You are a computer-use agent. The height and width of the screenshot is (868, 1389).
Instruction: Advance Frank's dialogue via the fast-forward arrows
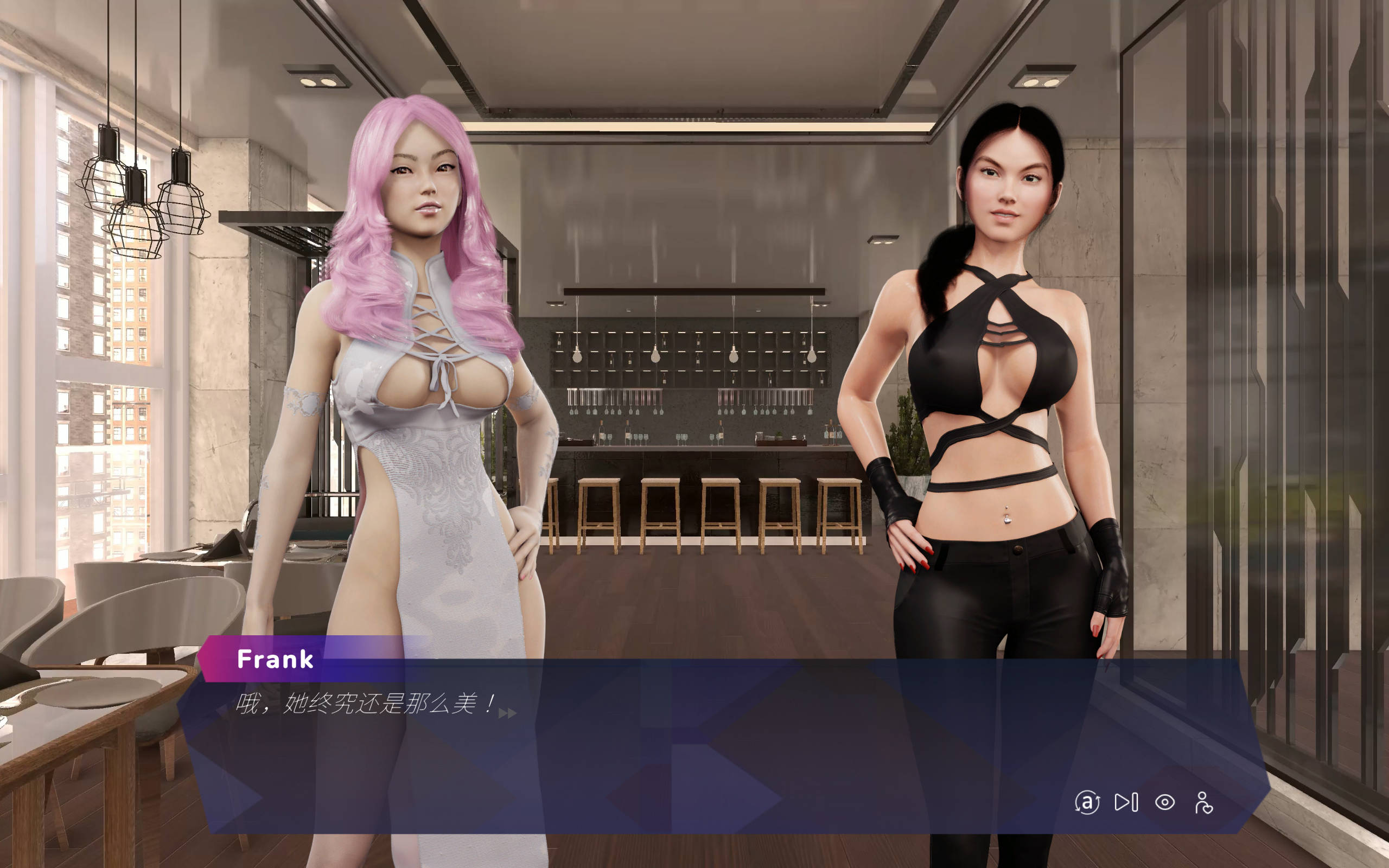tap(507, 713)
